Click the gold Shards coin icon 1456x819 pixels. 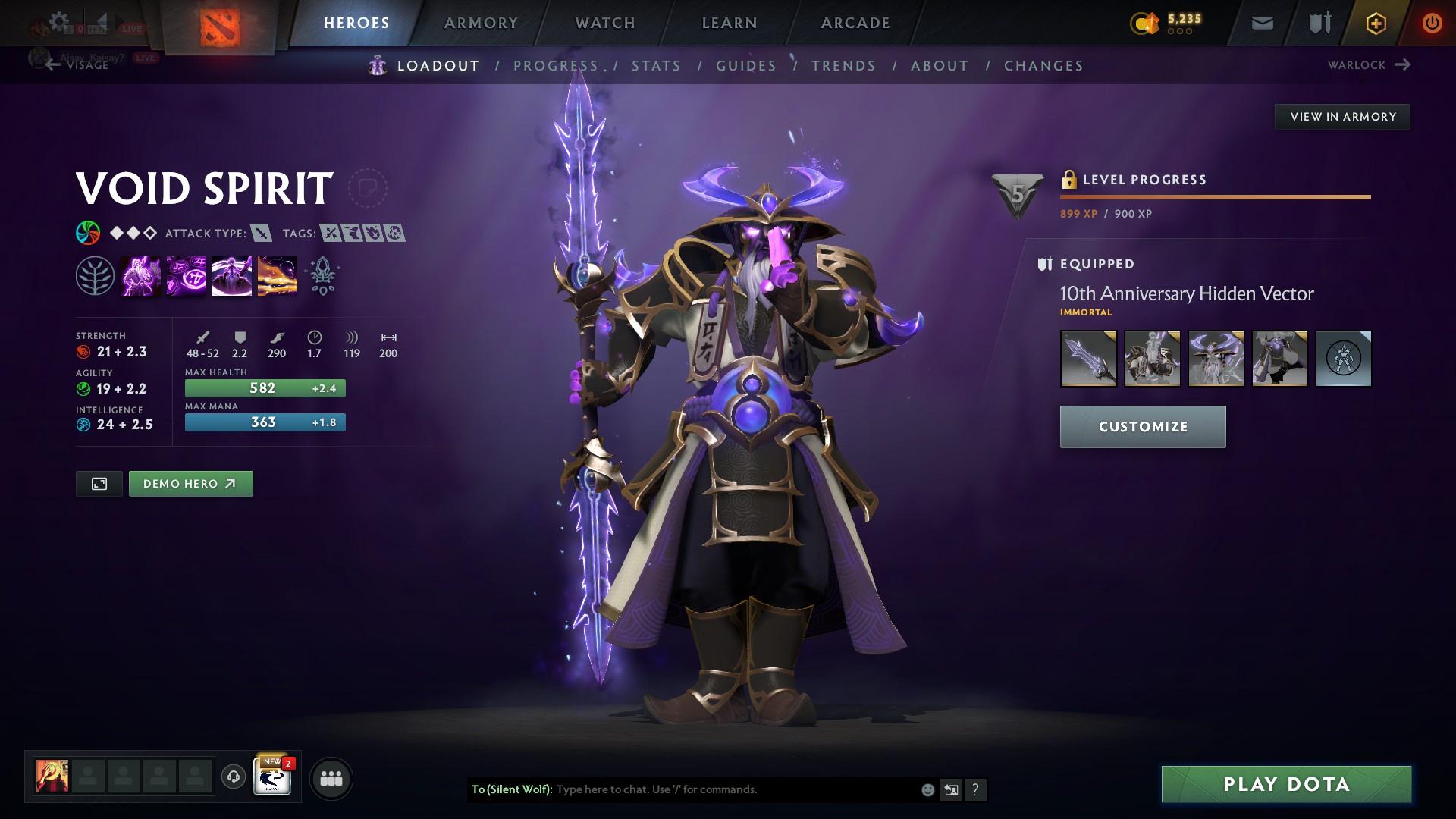(1145, 23)
